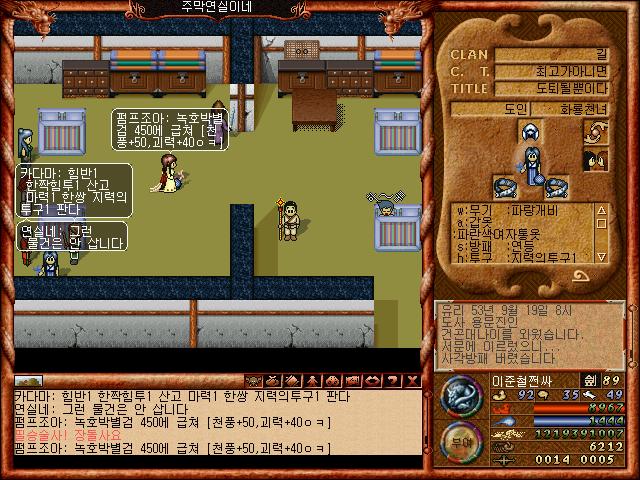Select the 파랑개비 weapon entry in equipment list
640x480 pixels.
click(540, 211)
